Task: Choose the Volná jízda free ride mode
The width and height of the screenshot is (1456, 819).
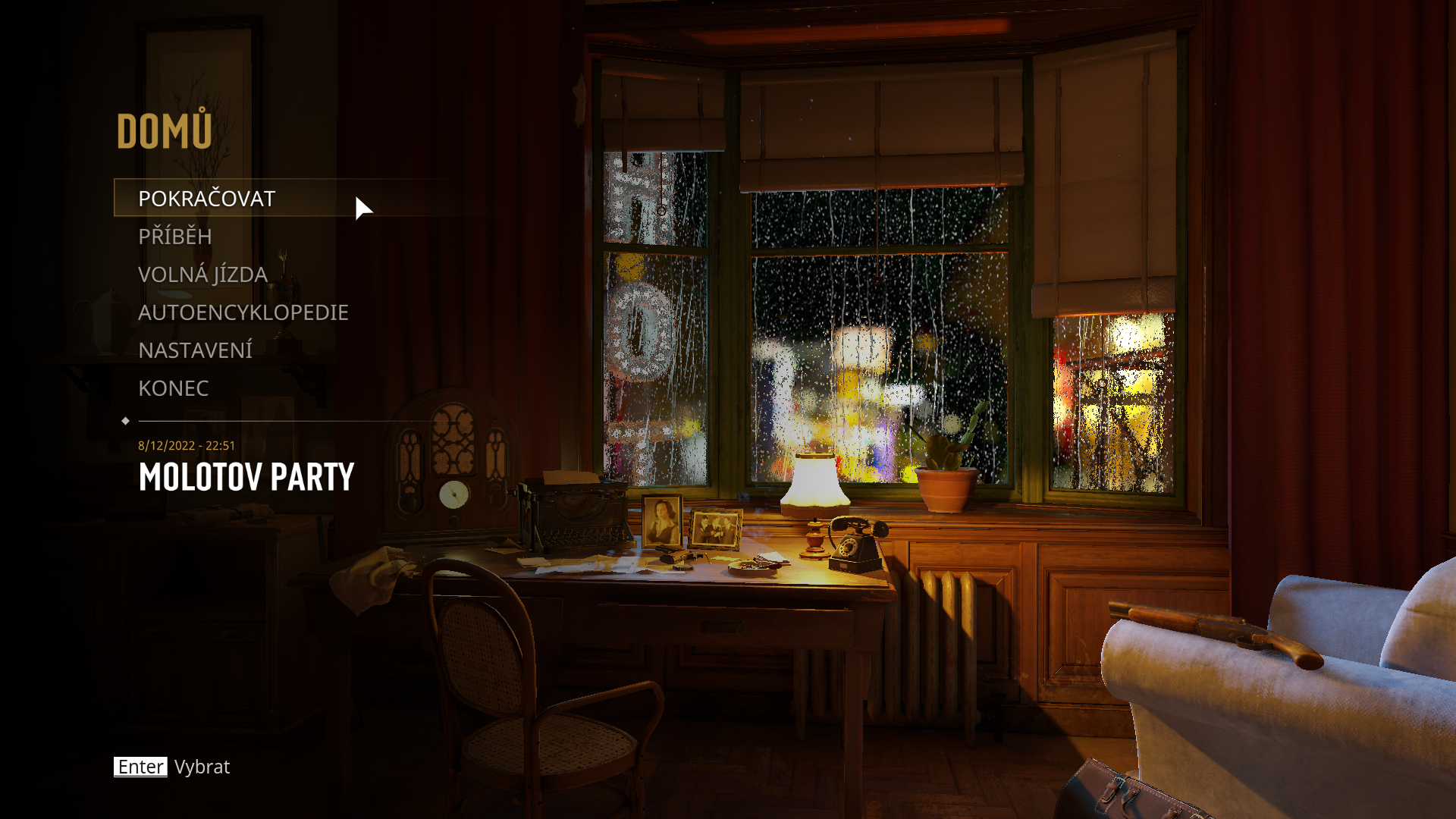Action: pyautogui.click(x=202, y=275)
